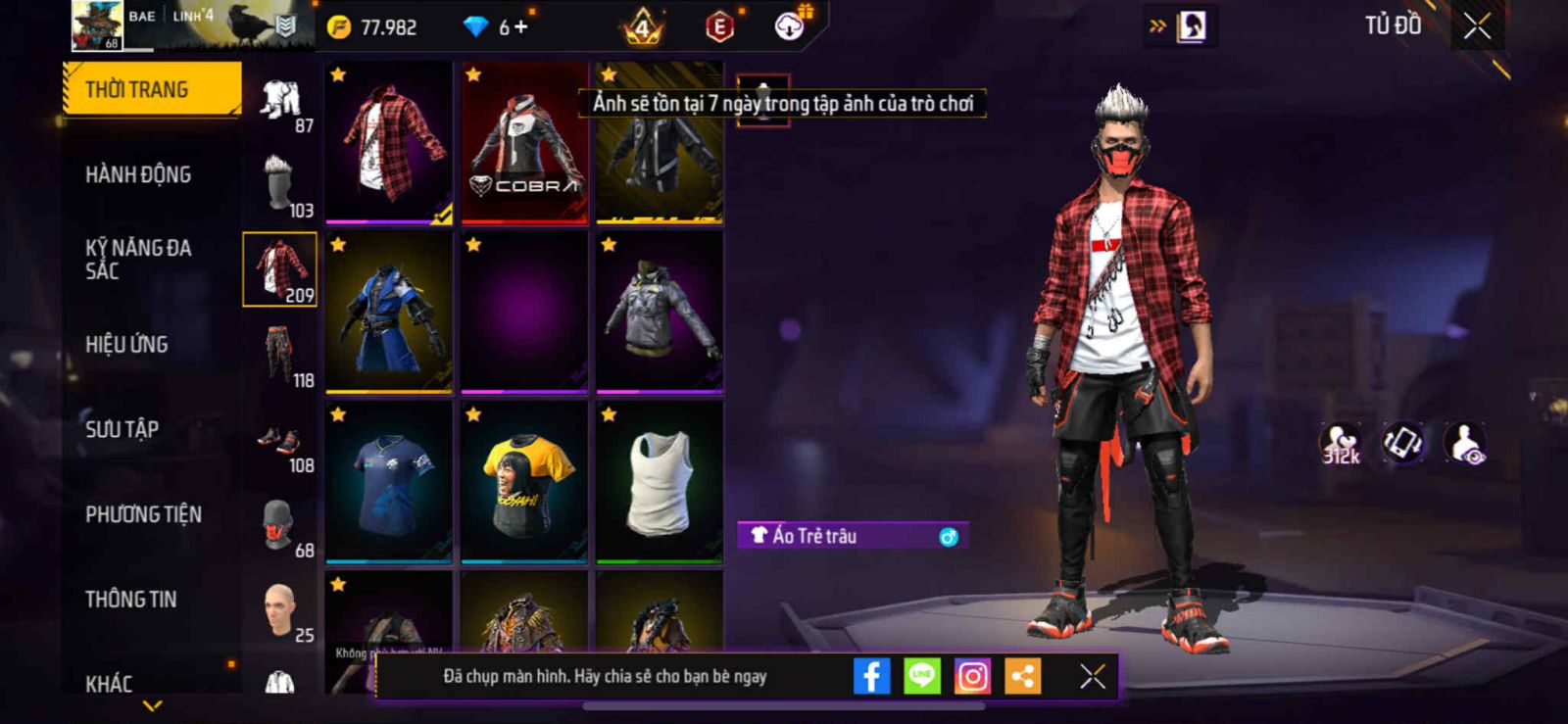1568x724 pixels.
Task: Show the Thông Tin section
Action: click(130, 599)
